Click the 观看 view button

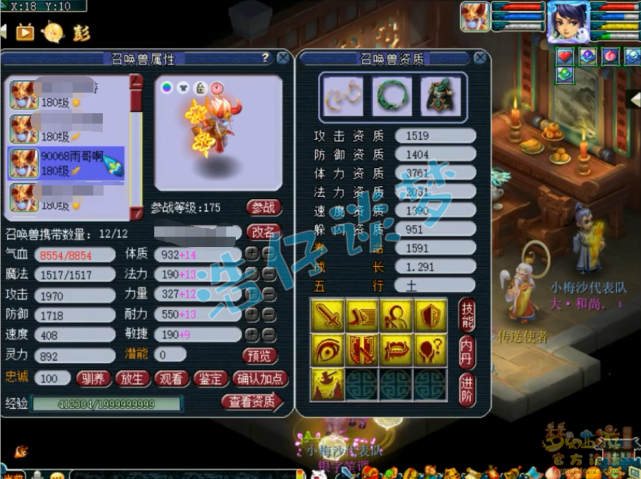169,379
